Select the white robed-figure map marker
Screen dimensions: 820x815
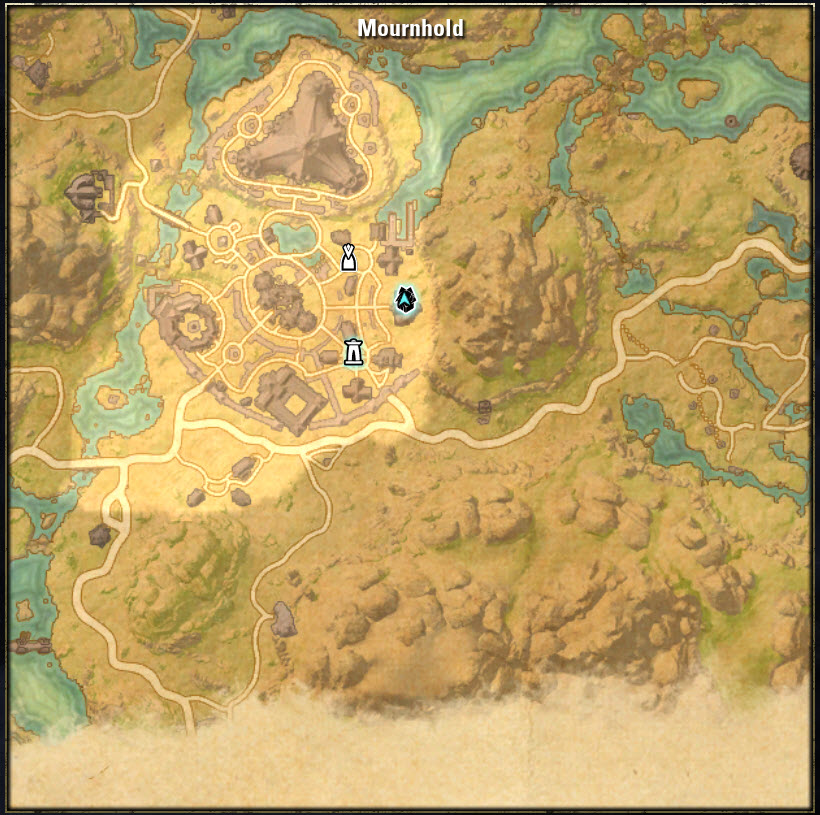(348, 257)
